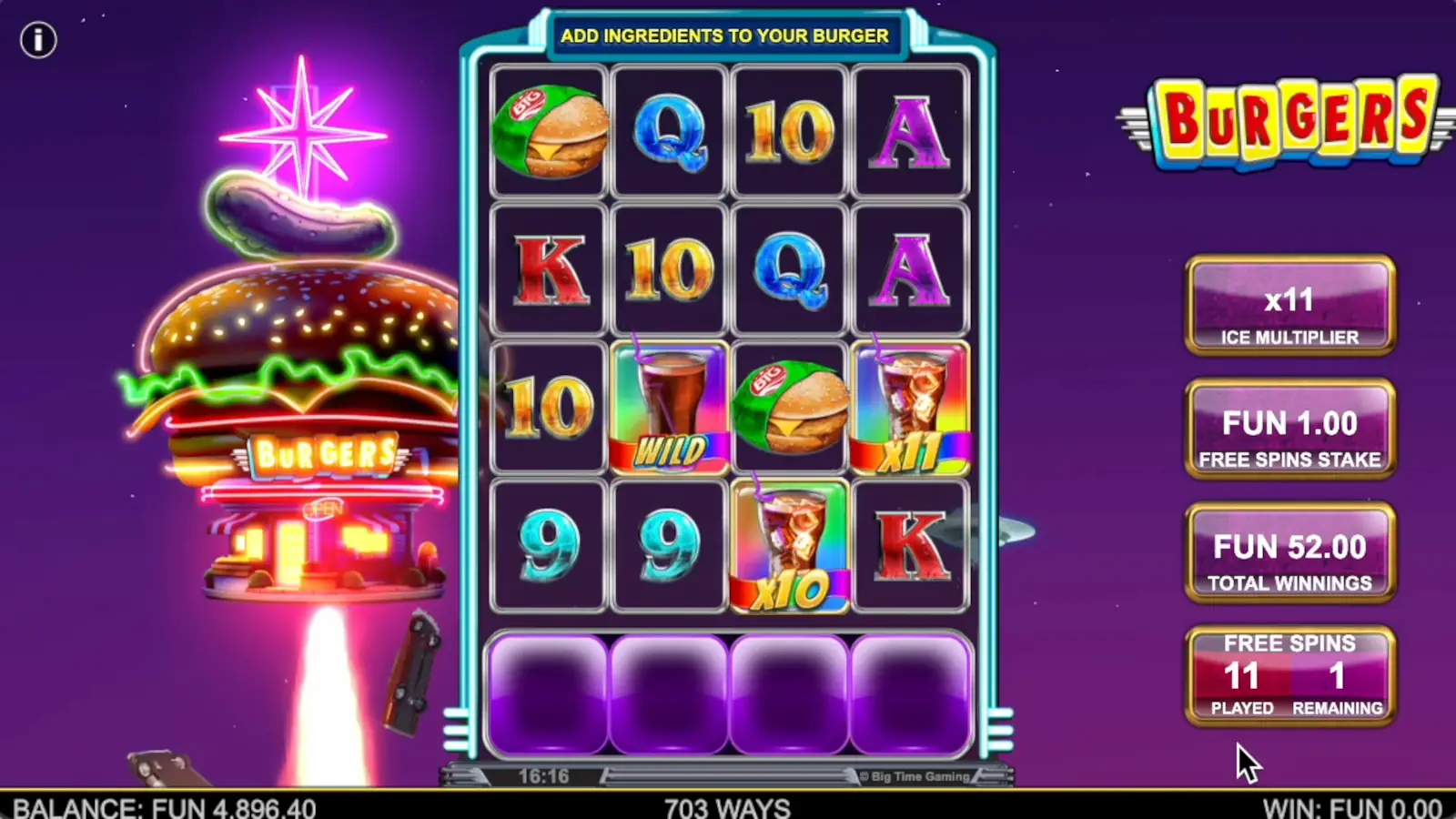Click the red K symbol on reel one
This screenshot has height=819, width=1456.
coord(547,268)
